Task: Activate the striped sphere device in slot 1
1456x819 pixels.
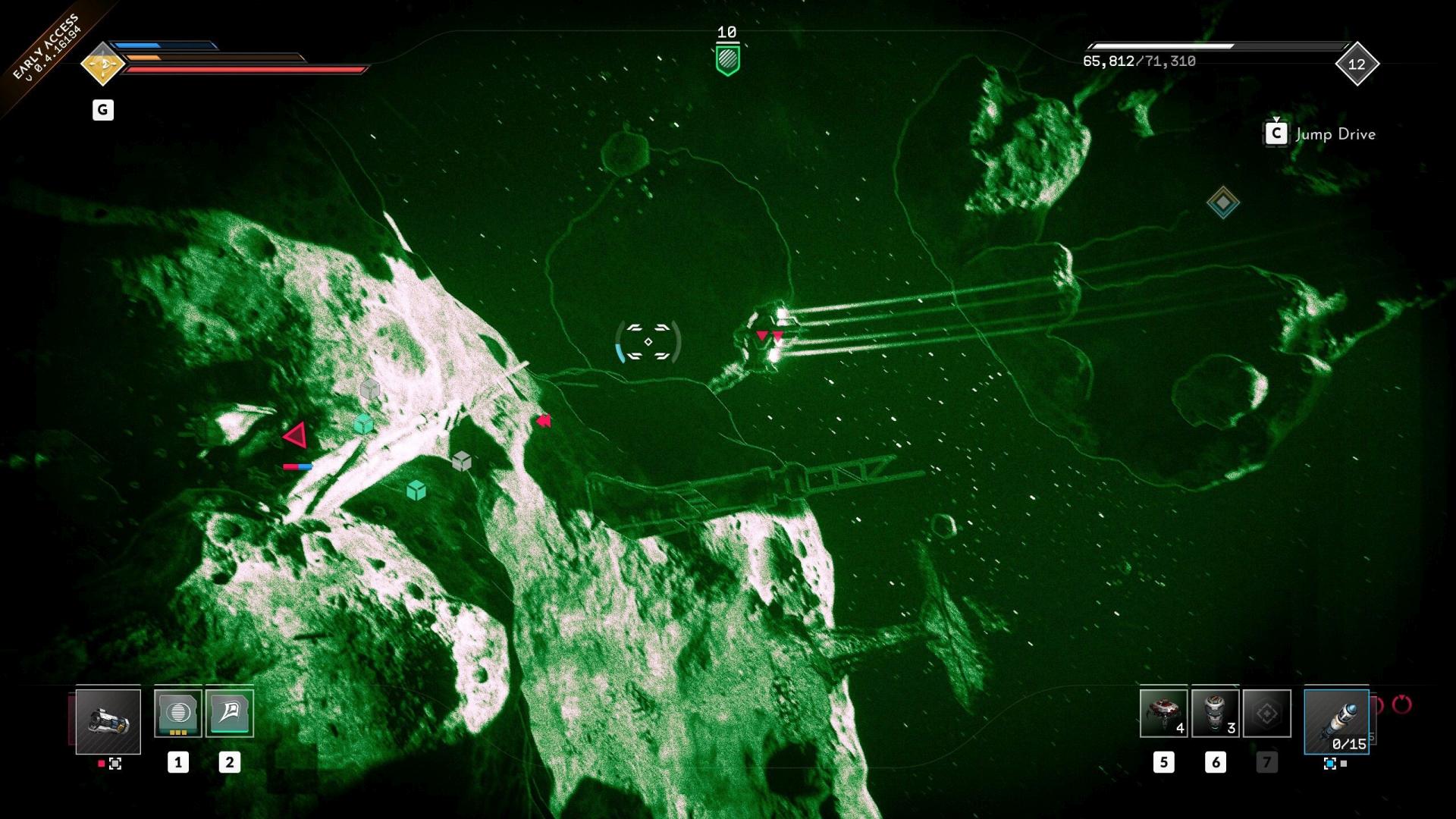Action: [178, 713]
